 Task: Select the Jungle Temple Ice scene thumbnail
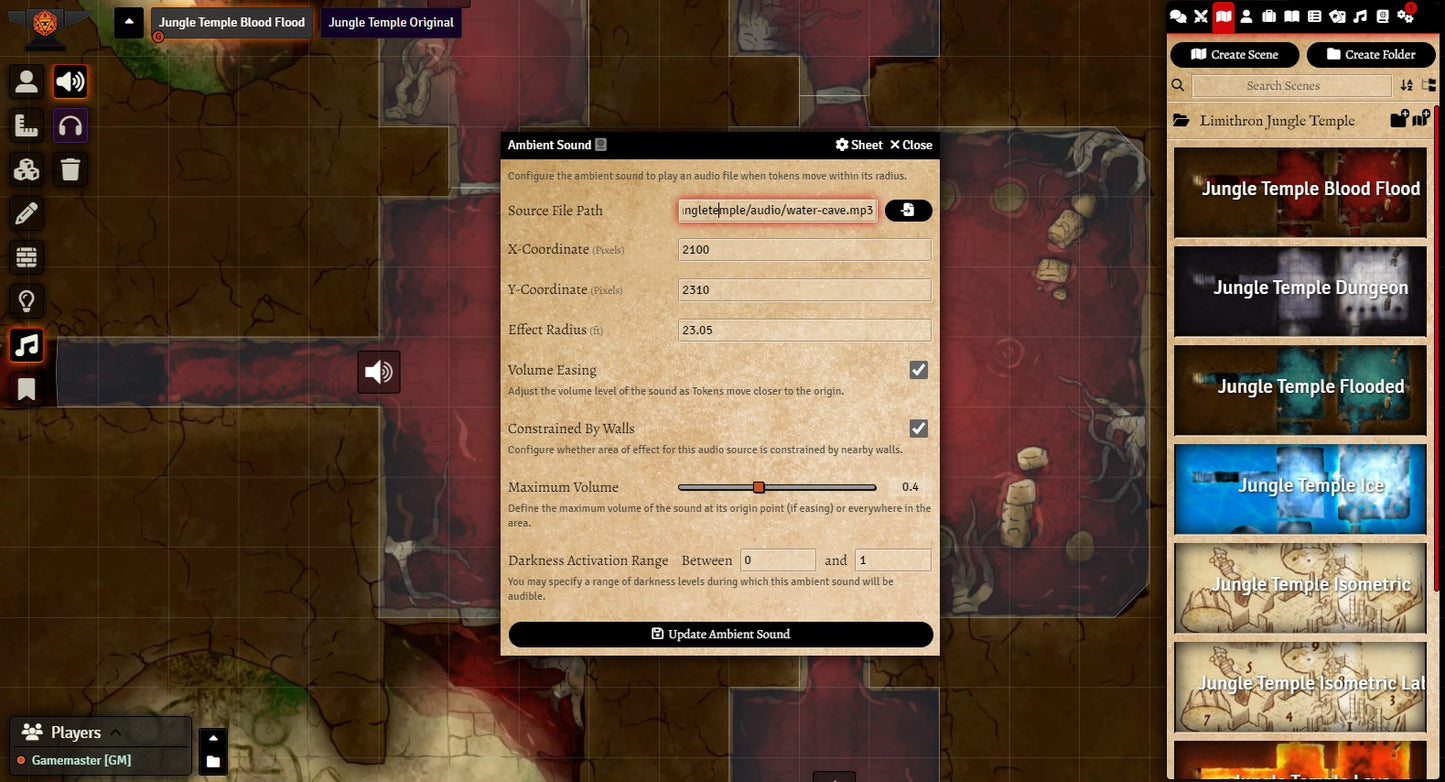coord(1300,487)
